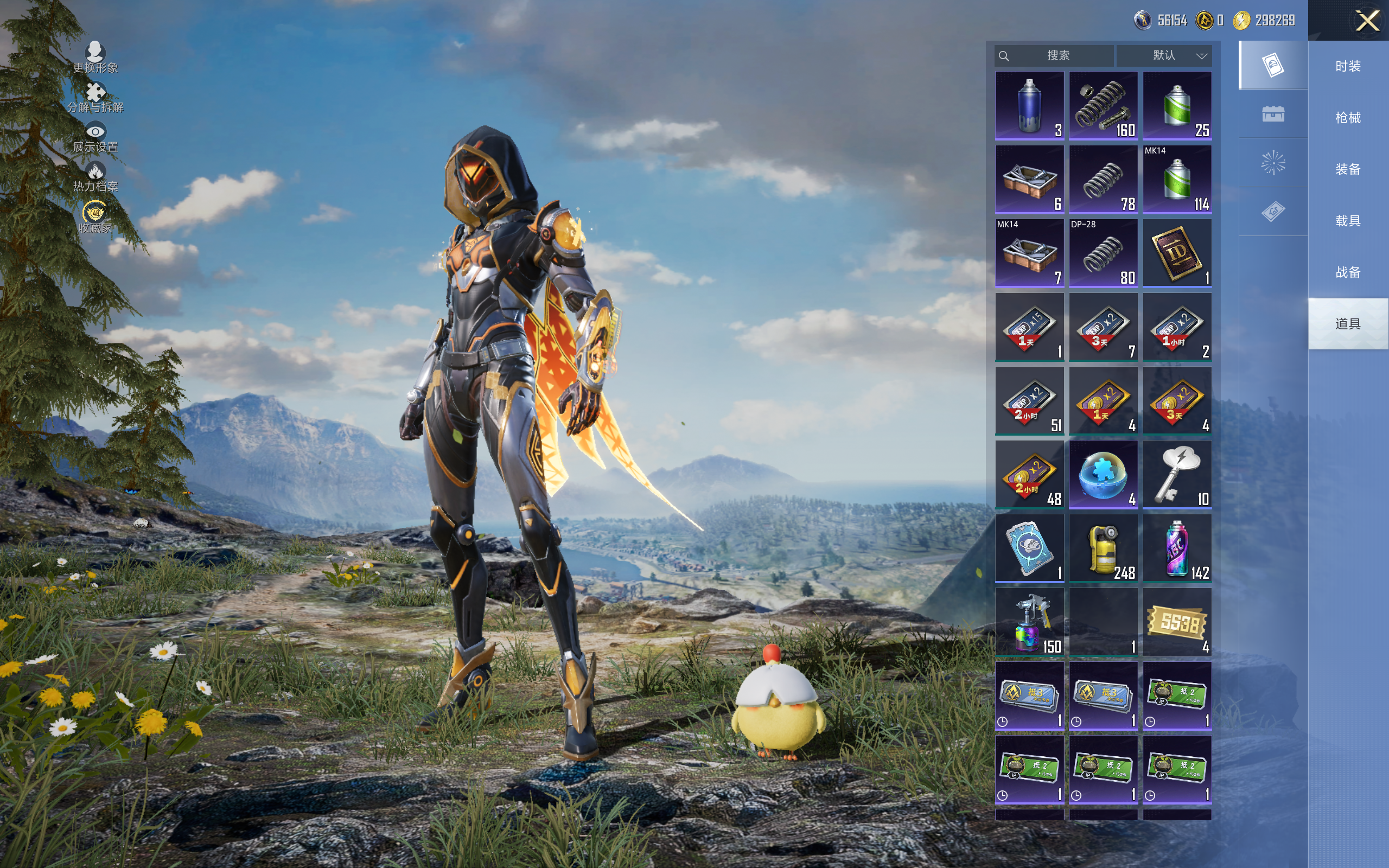
Task: Select the 装备 equipment category
Action: pyautogui.click(x=1347, y=169)
